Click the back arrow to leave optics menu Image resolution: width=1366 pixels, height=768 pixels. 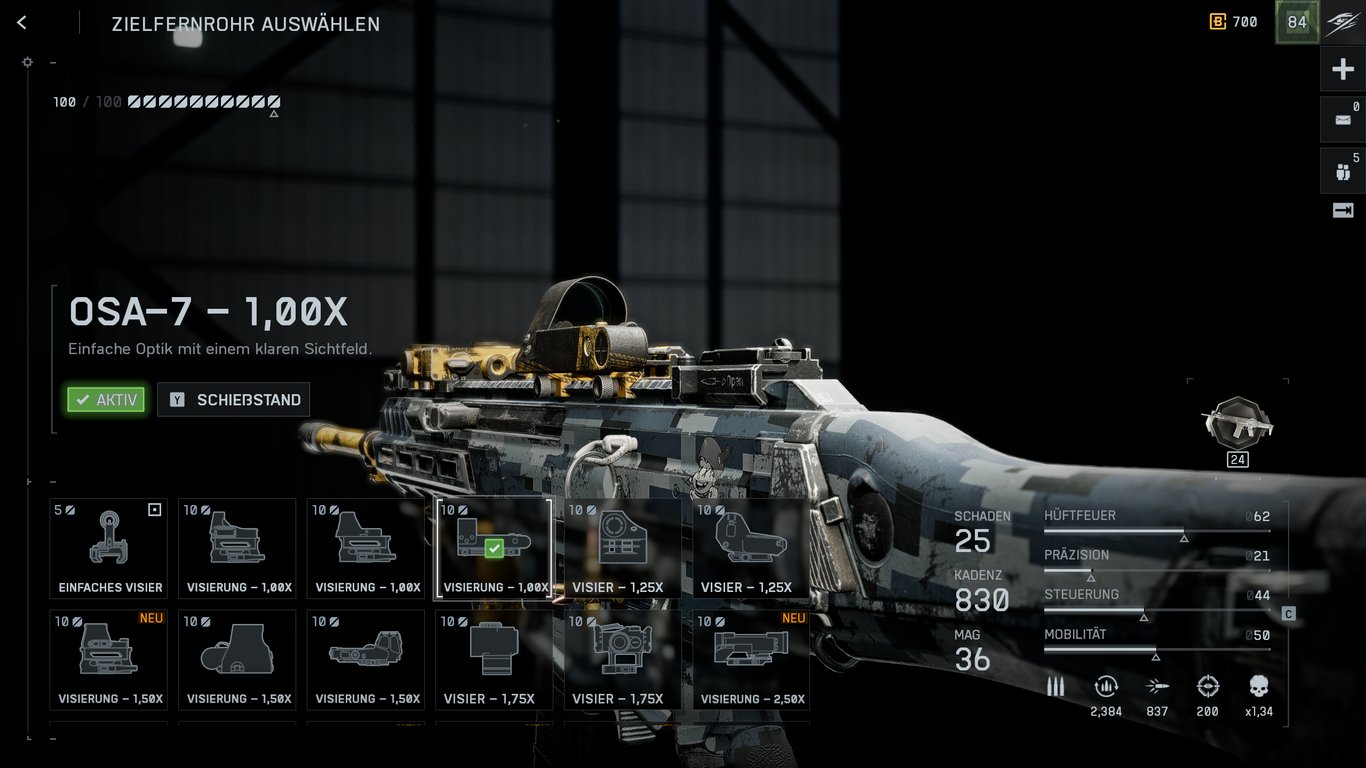(x=21, y=22)
